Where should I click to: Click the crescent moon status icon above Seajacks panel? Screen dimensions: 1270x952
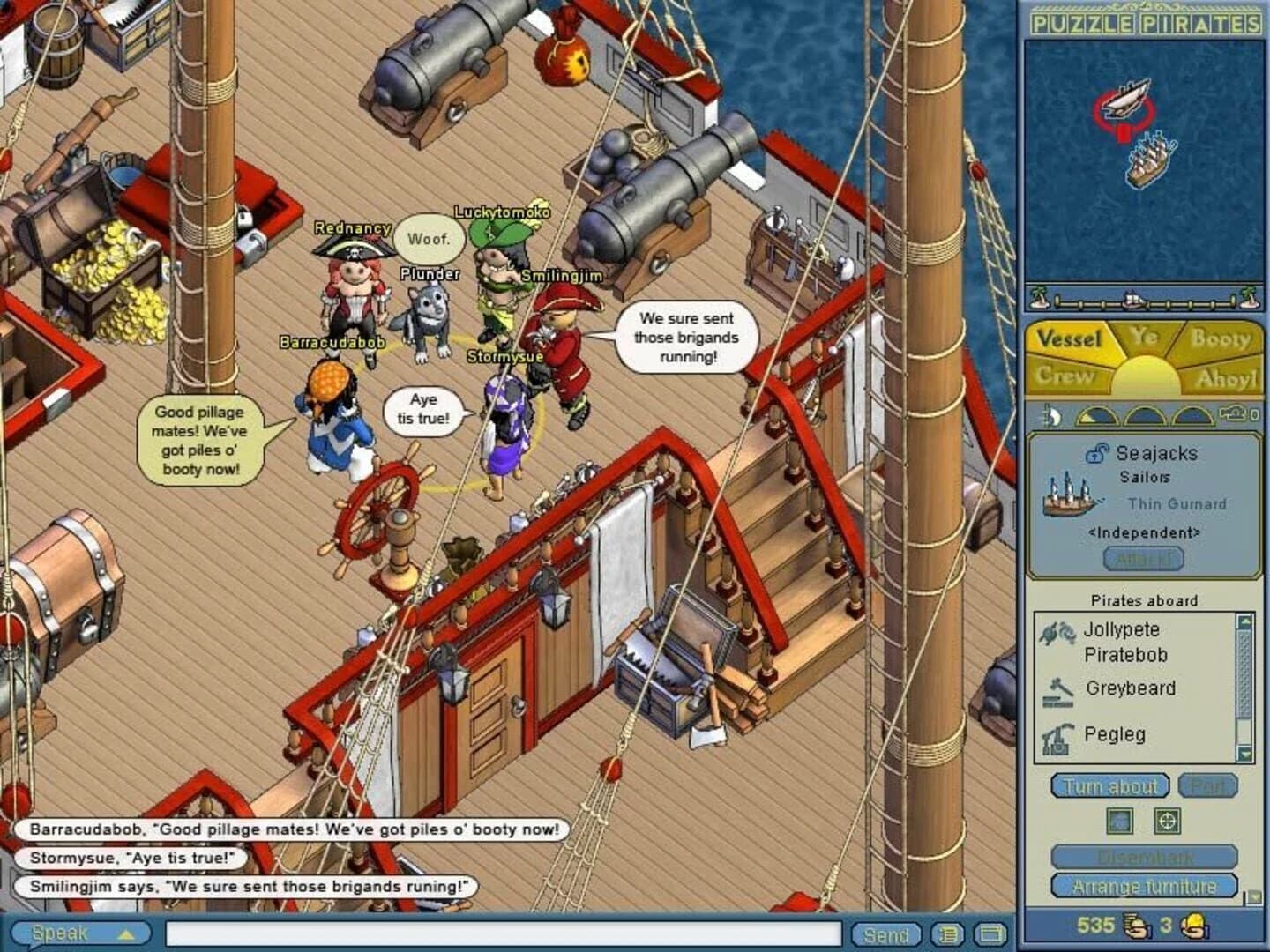pyautogui.click(x=1054, y=417)
